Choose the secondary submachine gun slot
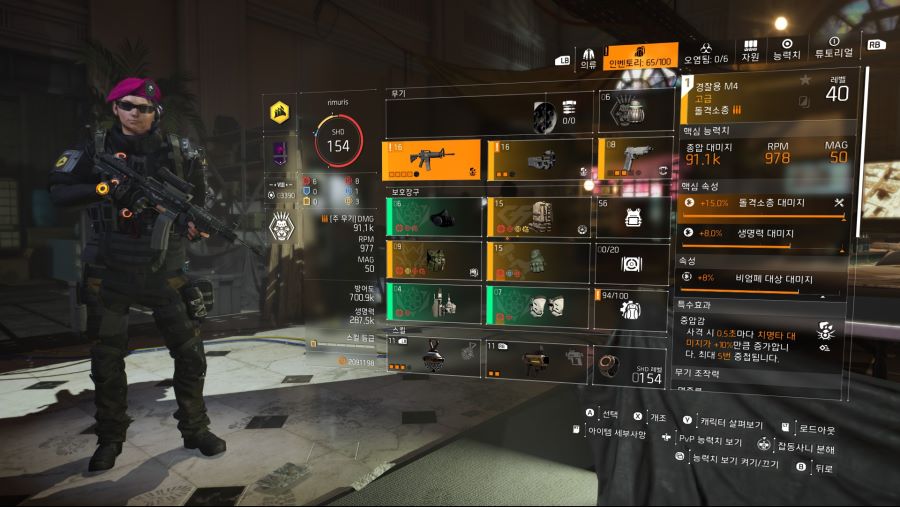This screenshot has width=900, height=507. tap(538, 159)
